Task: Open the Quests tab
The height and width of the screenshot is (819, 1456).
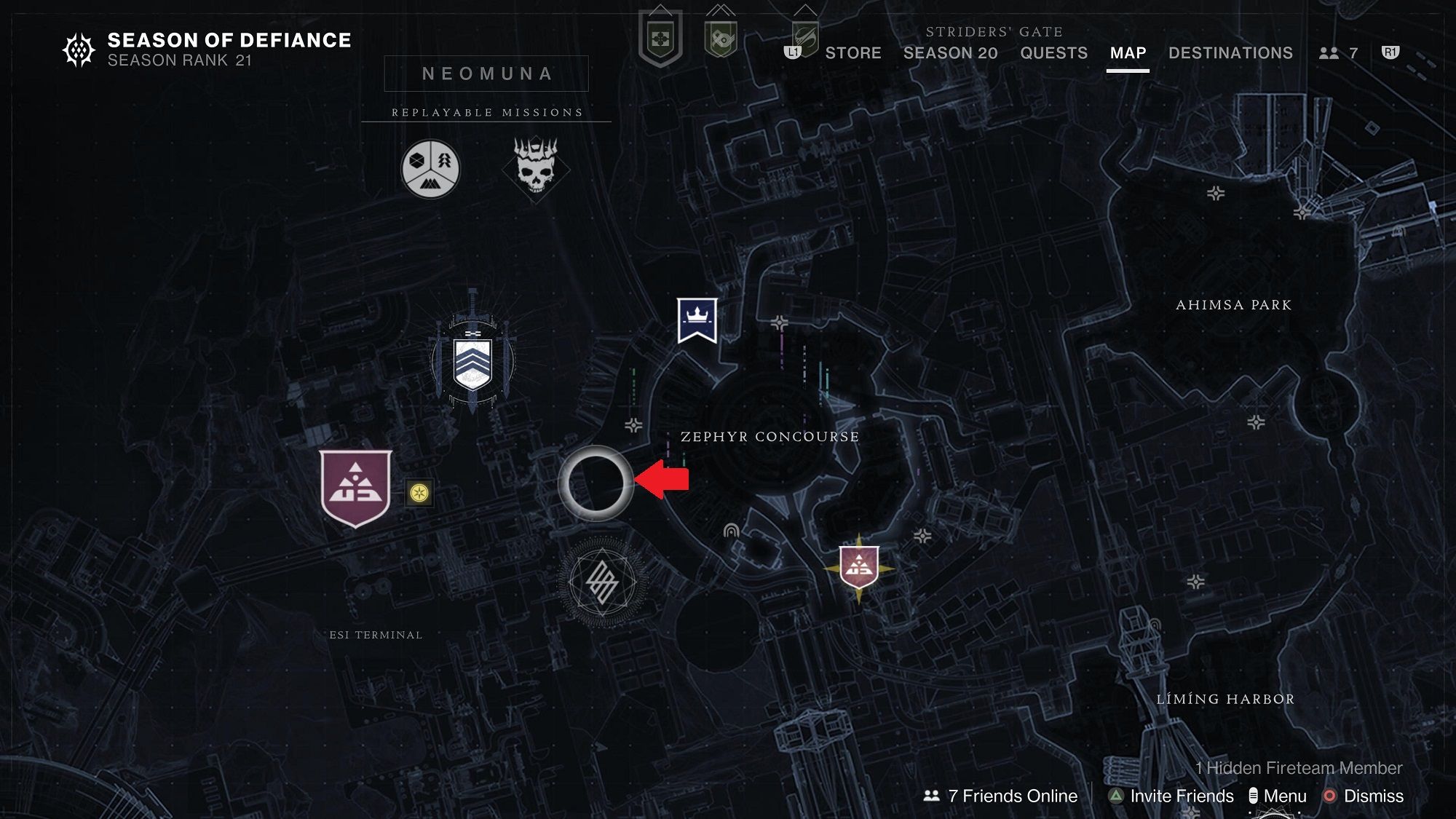Action: [1053, 53]
